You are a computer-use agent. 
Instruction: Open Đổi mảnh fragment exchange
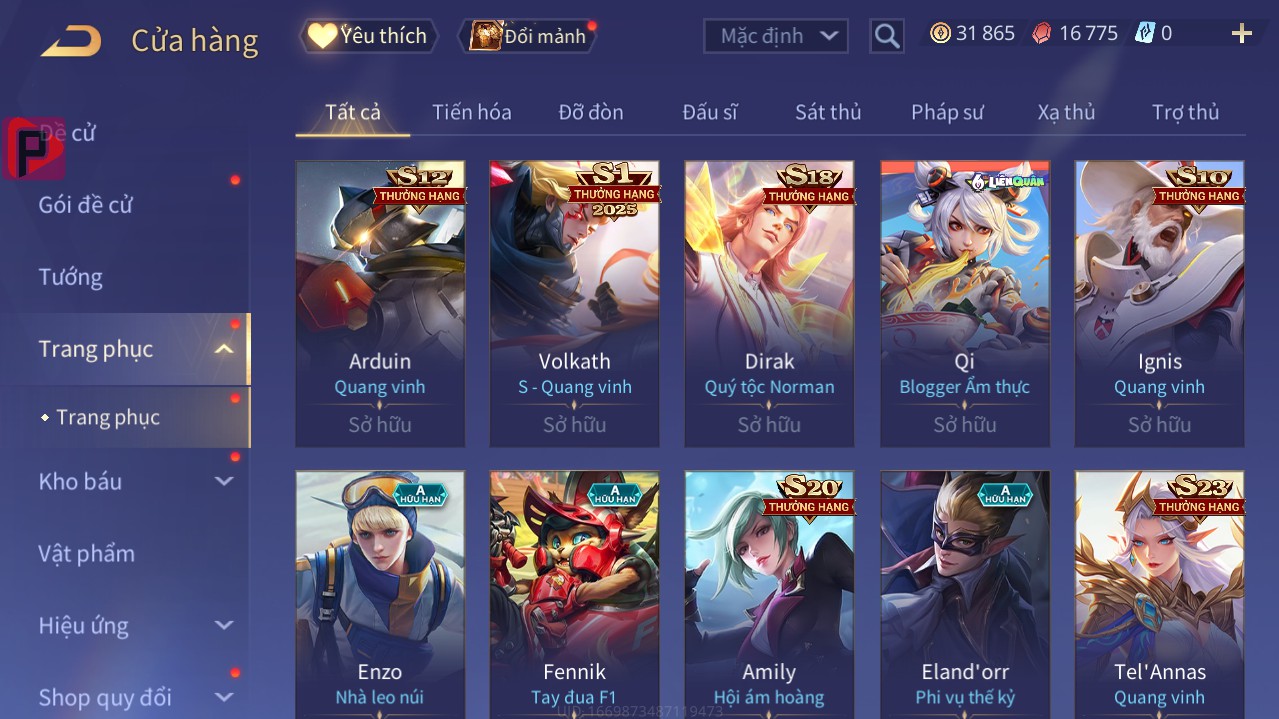coord(528,36)
